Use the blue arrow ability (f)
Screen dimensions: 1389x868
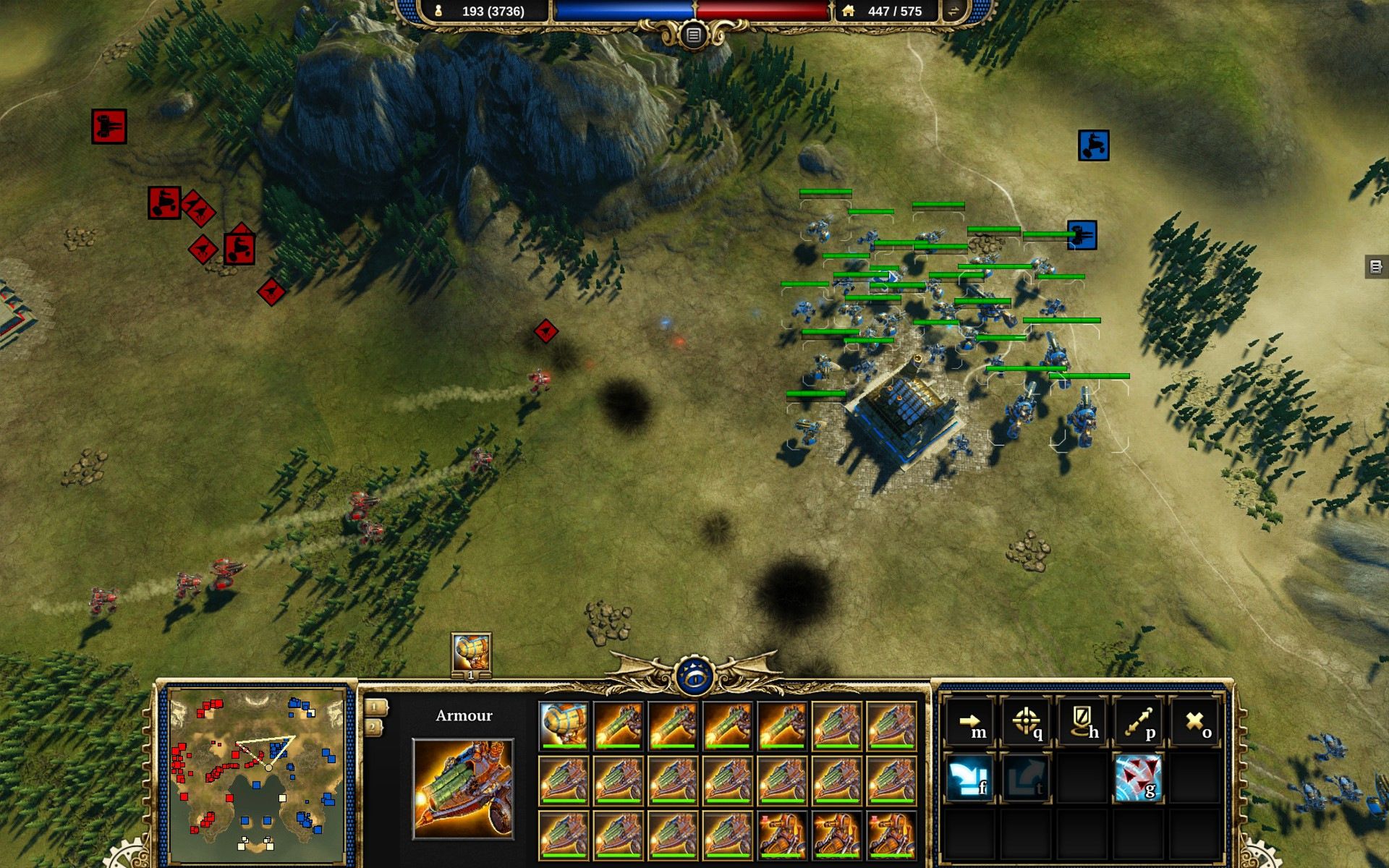pyautogui.click(x=970, y=778)
